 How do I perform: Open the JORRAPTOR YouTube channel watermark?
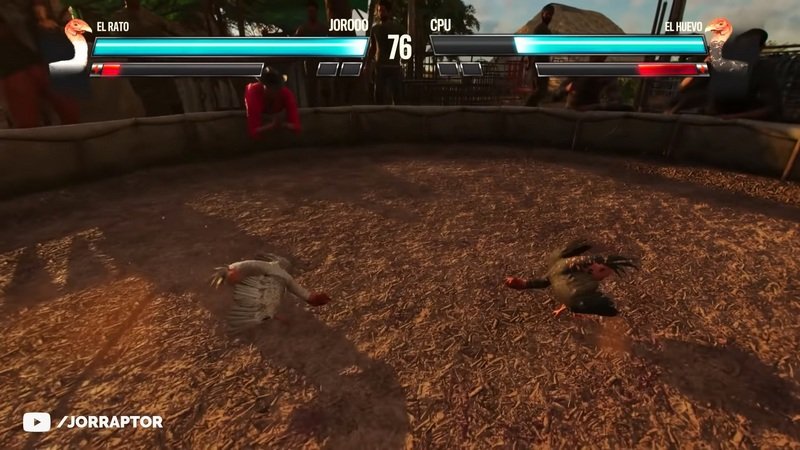[93, 422]
